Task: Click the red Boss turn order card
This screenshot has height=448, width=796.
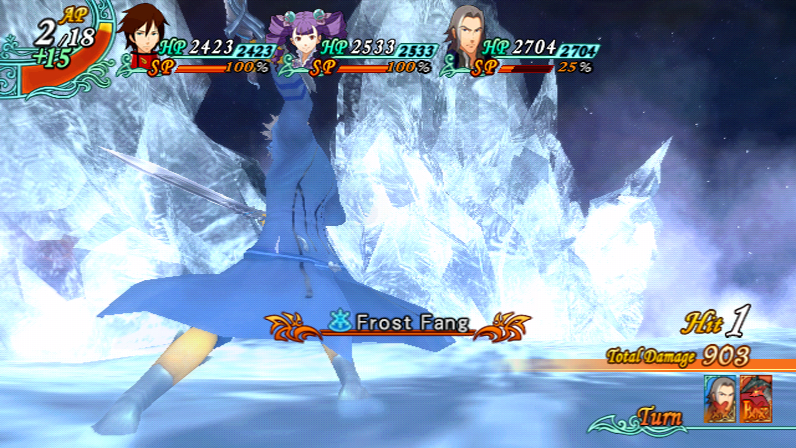Action: [755, 397]
